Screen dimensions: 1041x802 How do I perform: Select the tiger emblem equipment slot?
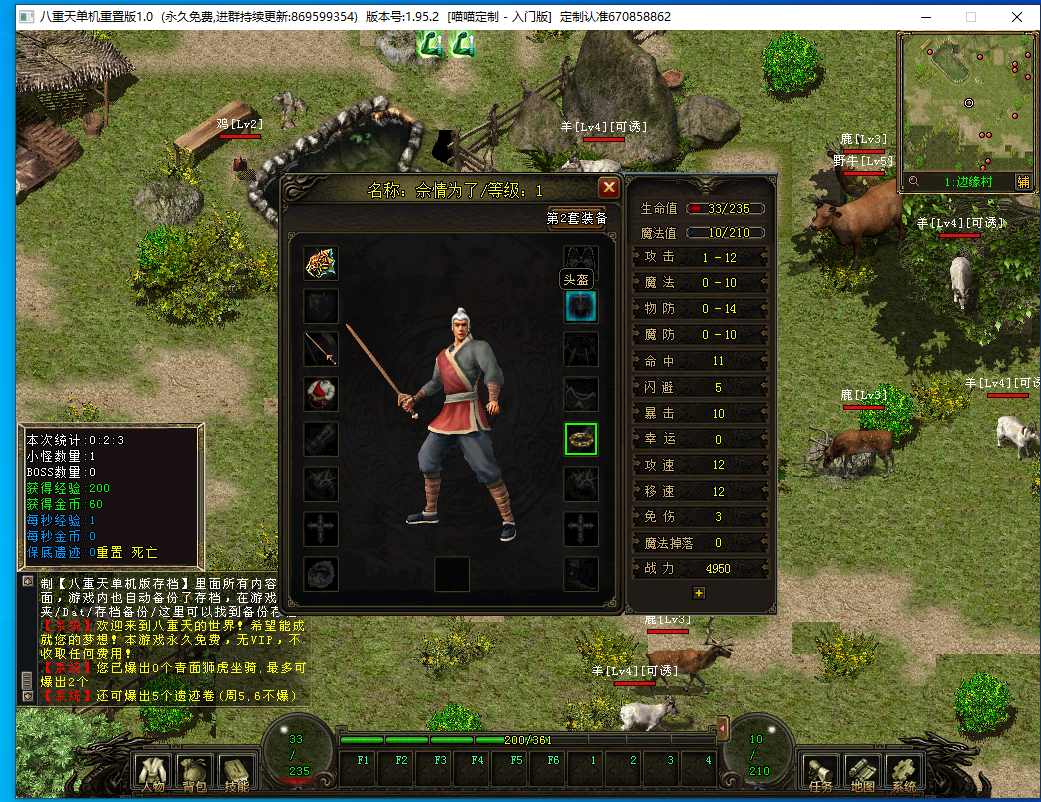(x=321, y=262)
